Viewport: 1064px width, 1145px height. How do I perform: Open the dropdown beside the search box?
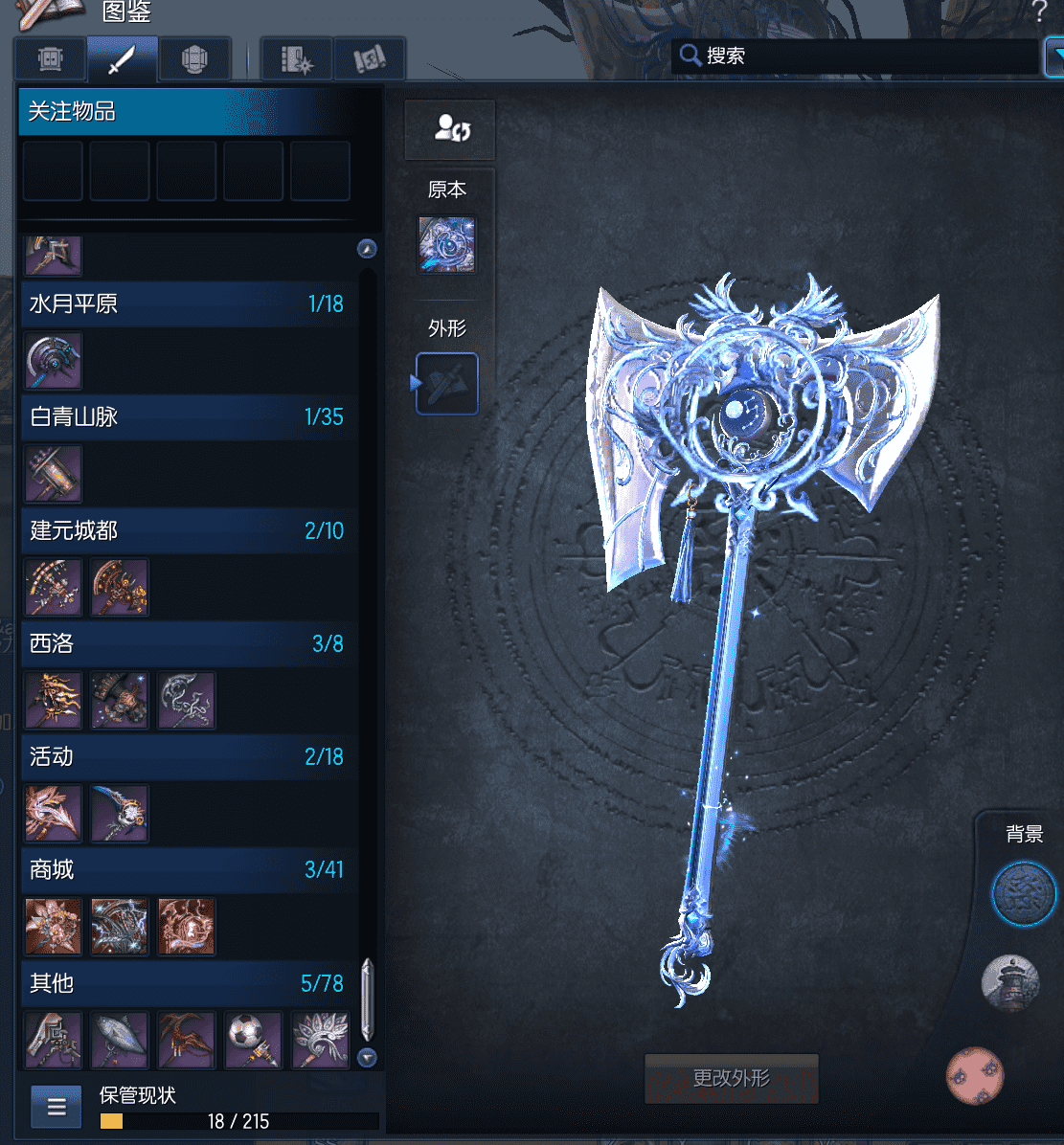(x=1053, y=56)
